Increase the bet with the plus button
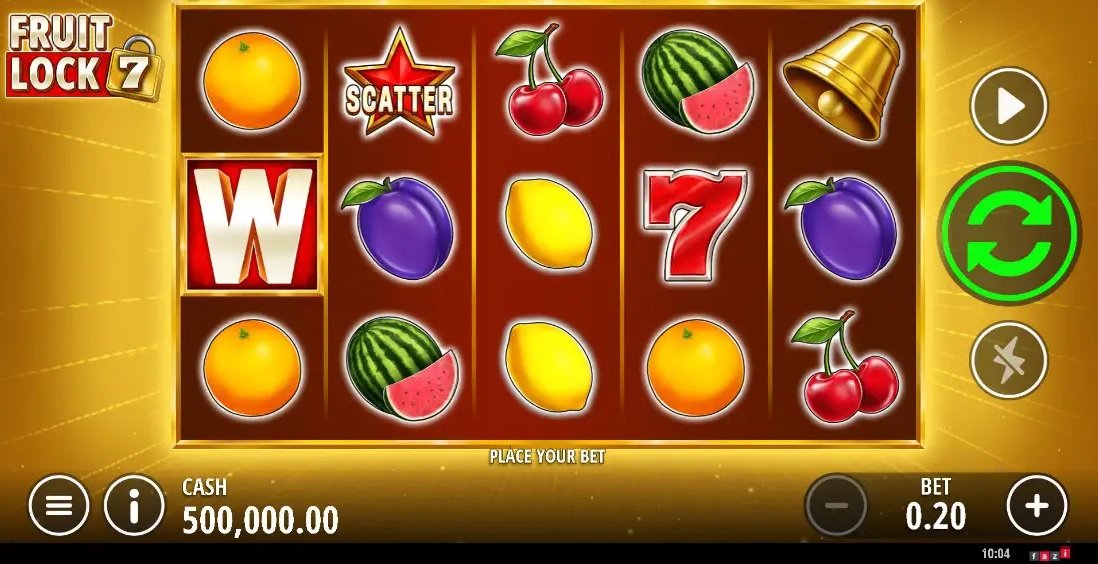 point(1037,506)
